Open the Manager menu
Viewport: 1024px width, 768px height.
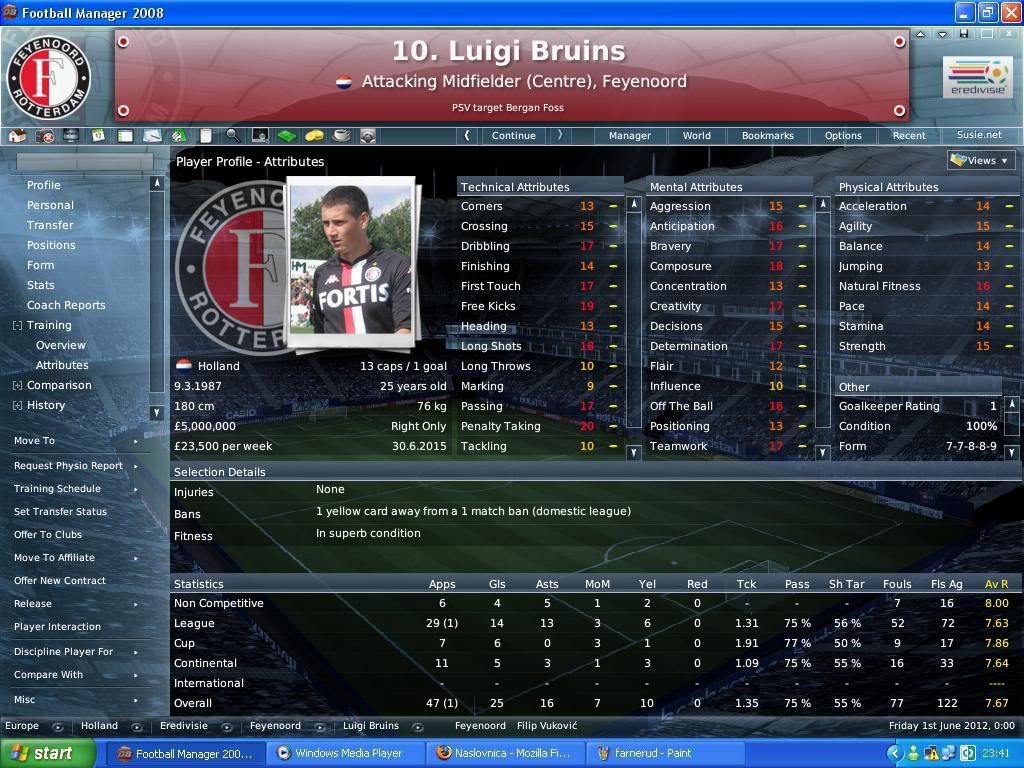[630, 135]
